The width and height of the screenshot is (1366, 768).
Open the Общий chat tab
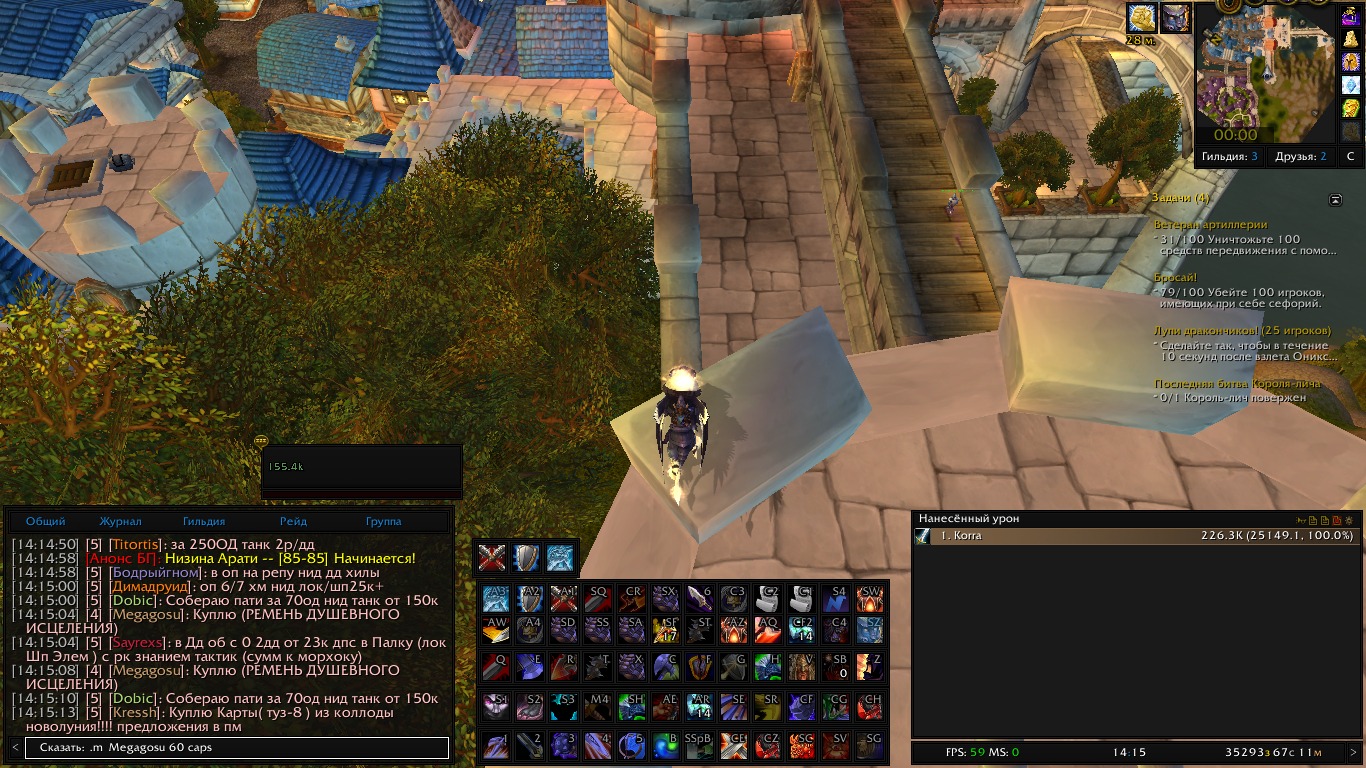pyautogui.click(x=46, y=521)
